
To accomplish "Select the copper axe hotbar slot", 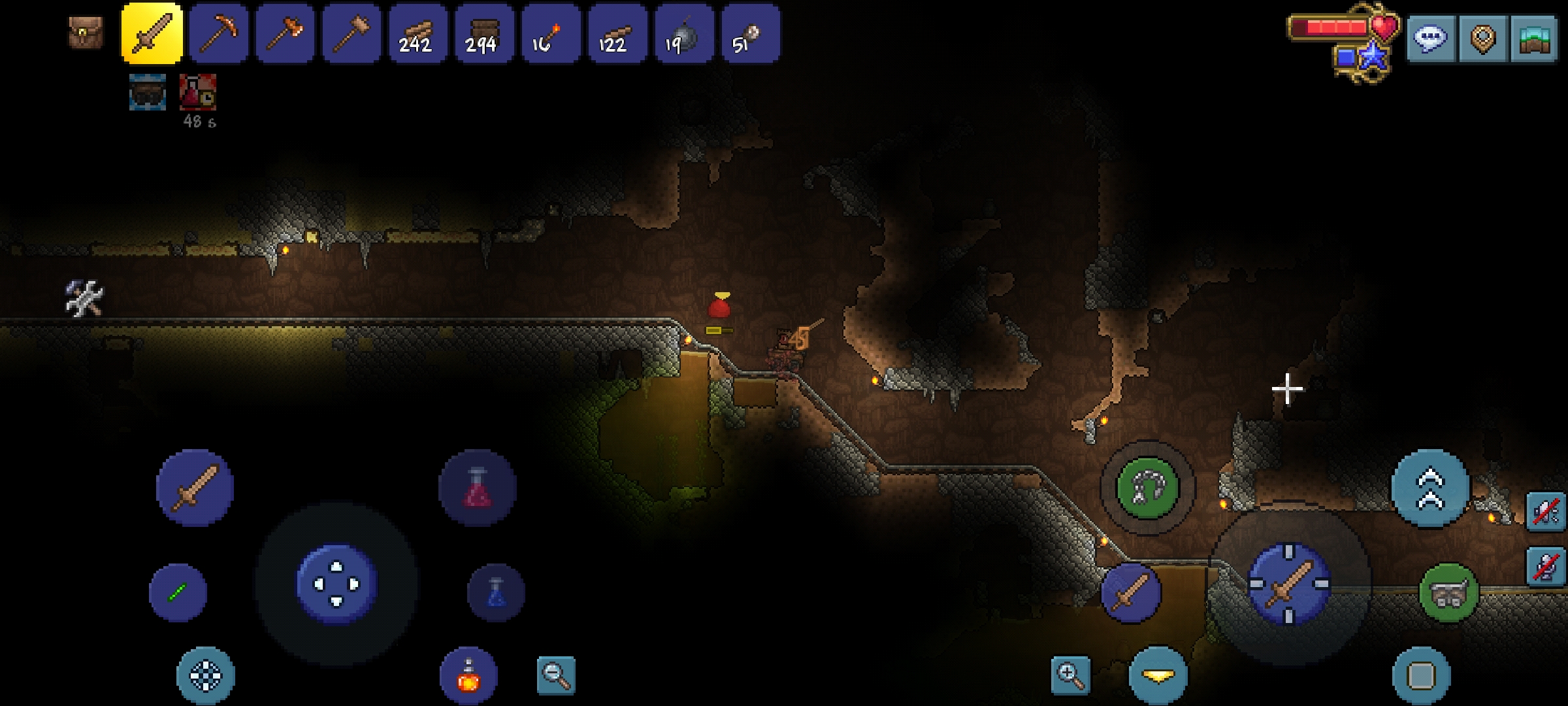I will (286, 33).
